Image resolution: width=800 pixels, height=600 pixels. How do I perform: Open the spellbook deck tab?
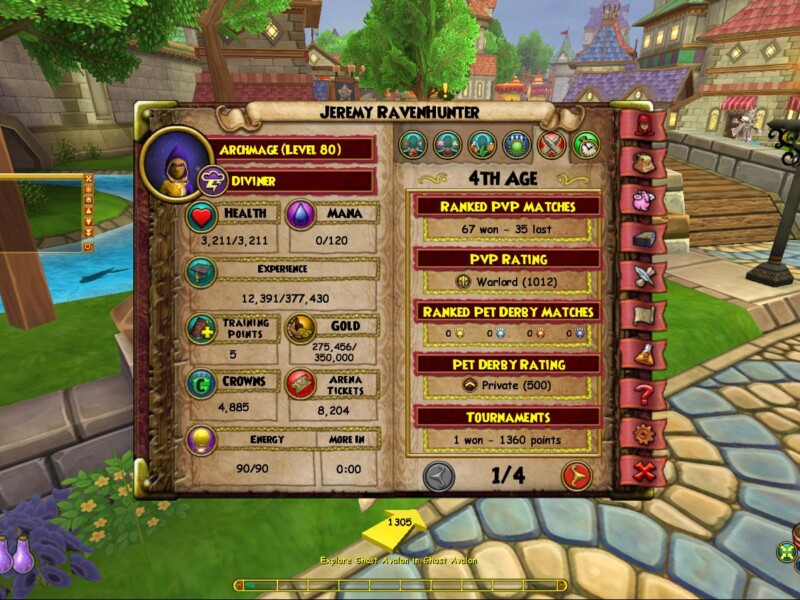pos(643,237)
